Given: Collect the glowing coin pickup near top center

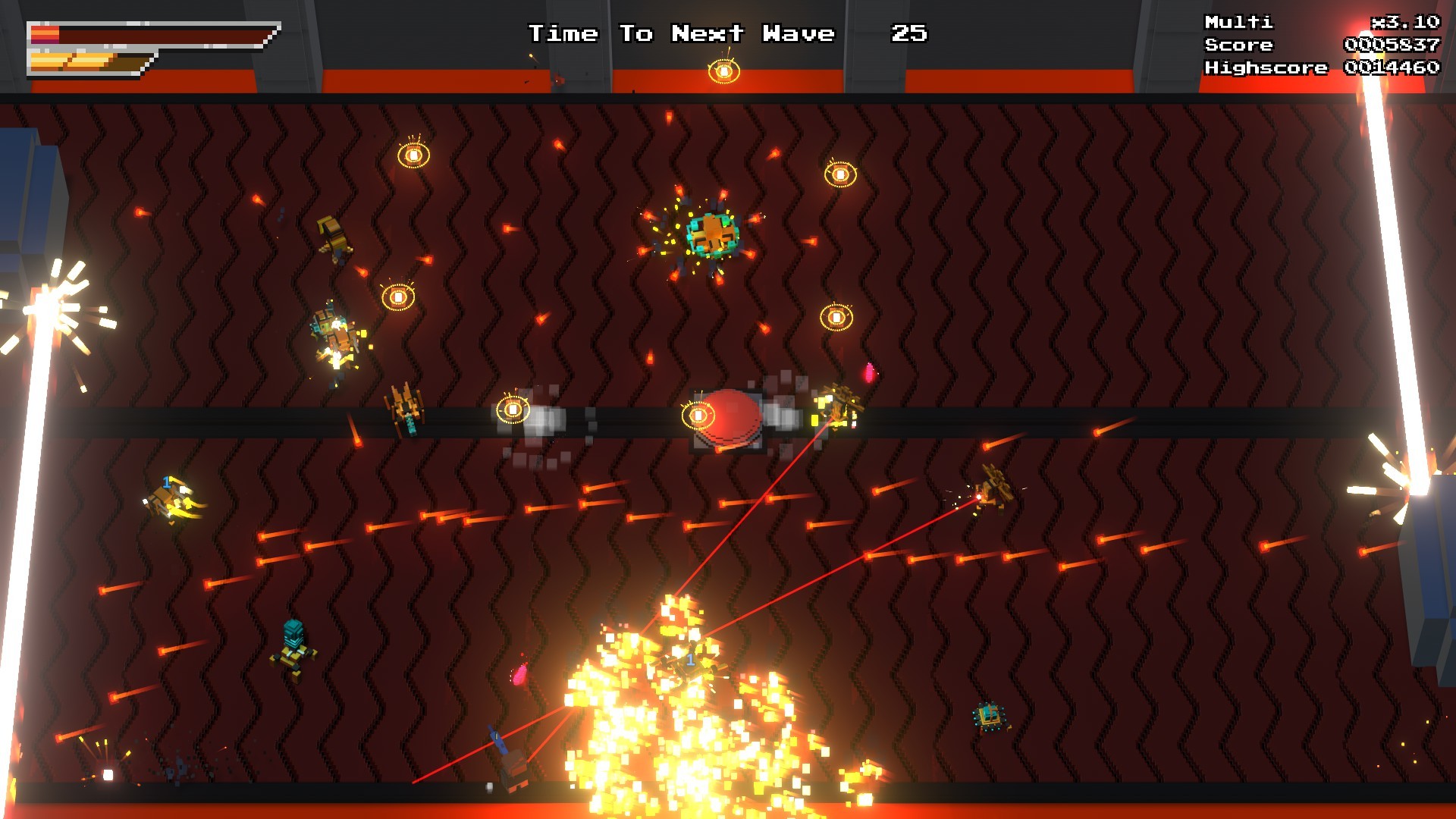Looking at the screenshot, I should click(726, 71).
